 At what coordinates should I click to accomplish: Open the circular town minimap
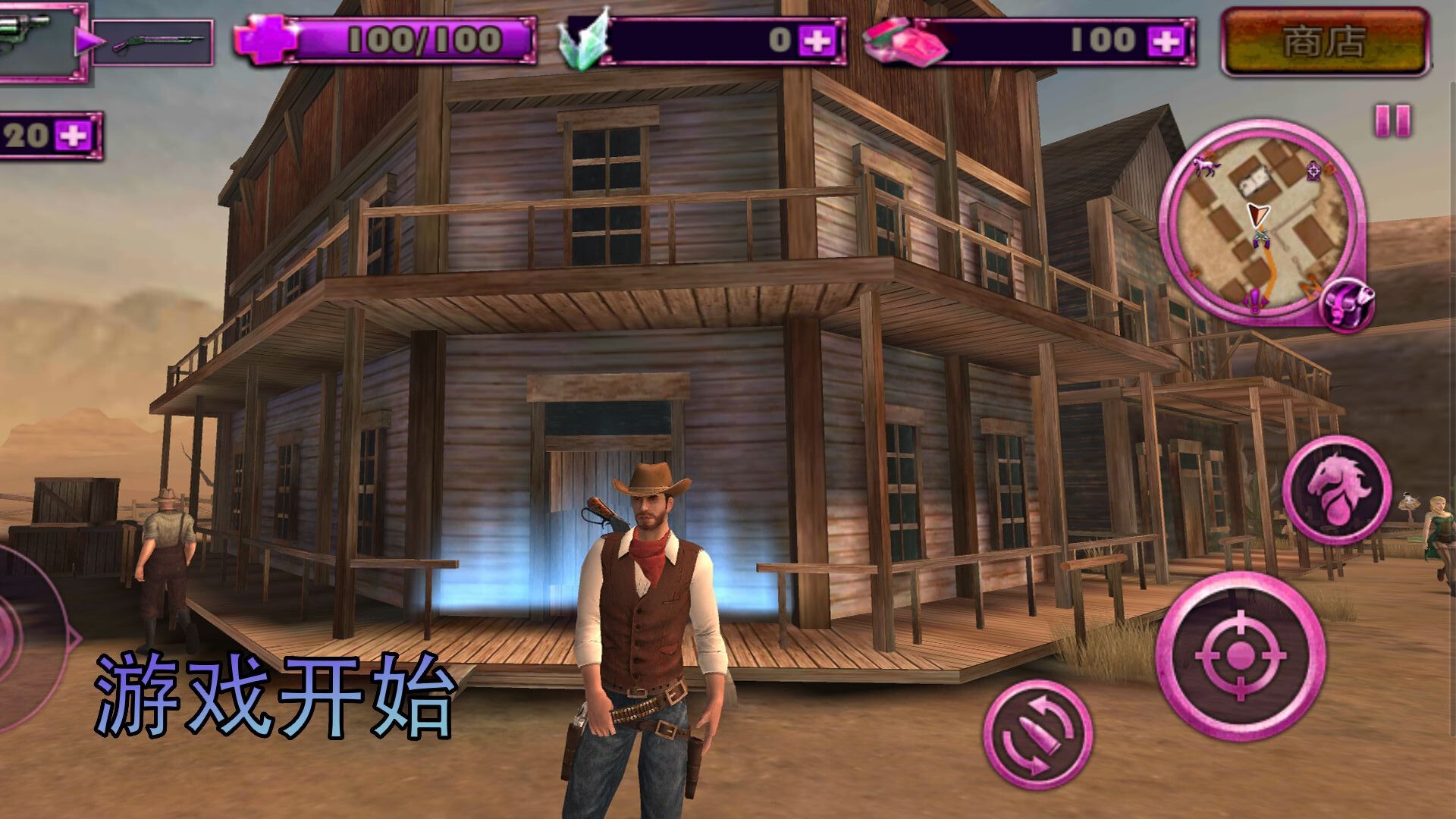[1260, 221]
